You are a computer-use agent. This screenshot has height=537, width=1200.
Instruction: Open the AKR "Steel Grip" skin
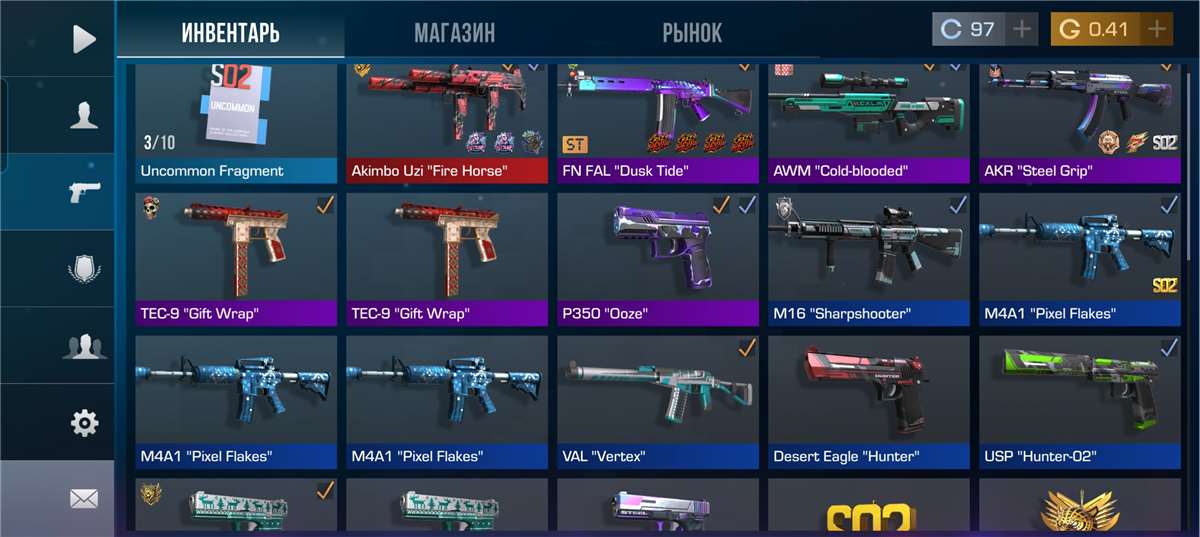click(x=1079, y=122)
